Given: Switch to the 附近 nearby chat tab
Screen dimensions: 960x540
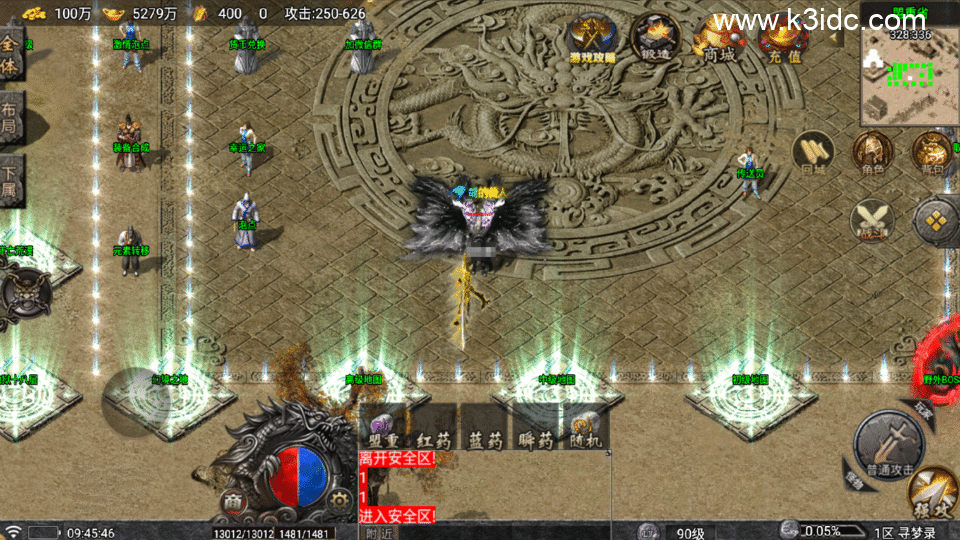Looking at the screenshot, I should point(379,533).
